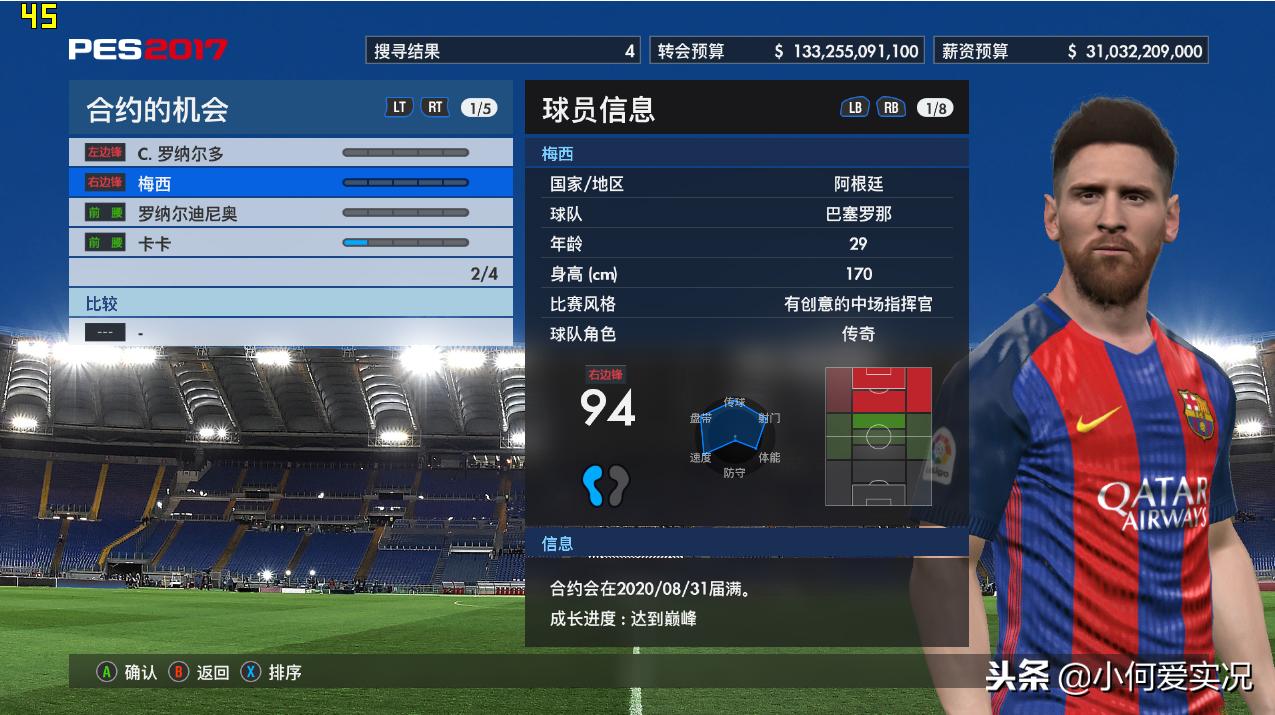Select the 卡卡 player row
1275x715 pixels.
[290, 243]
